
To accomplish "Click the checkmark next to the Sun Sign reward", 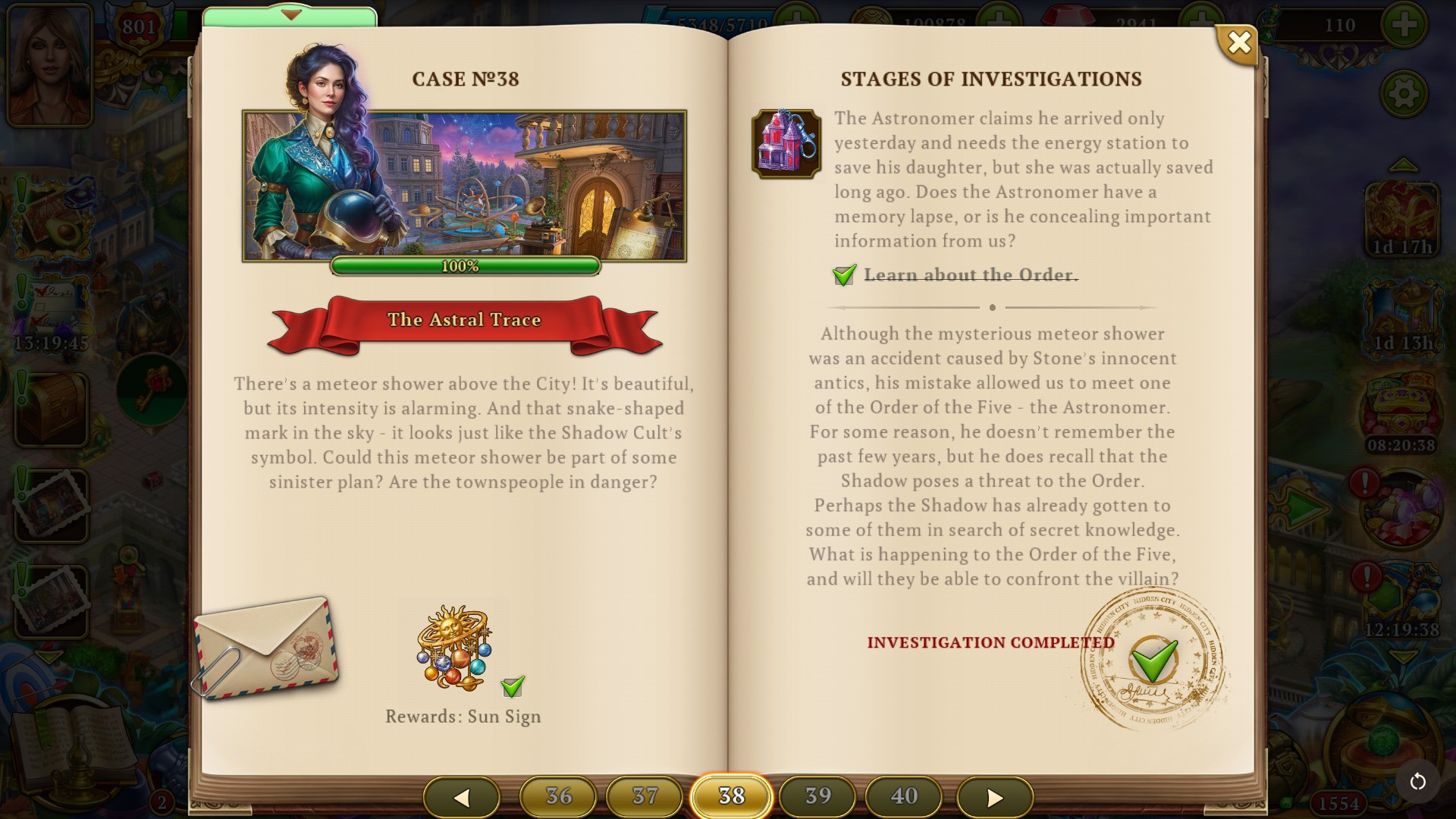I will tap(513, 685).
